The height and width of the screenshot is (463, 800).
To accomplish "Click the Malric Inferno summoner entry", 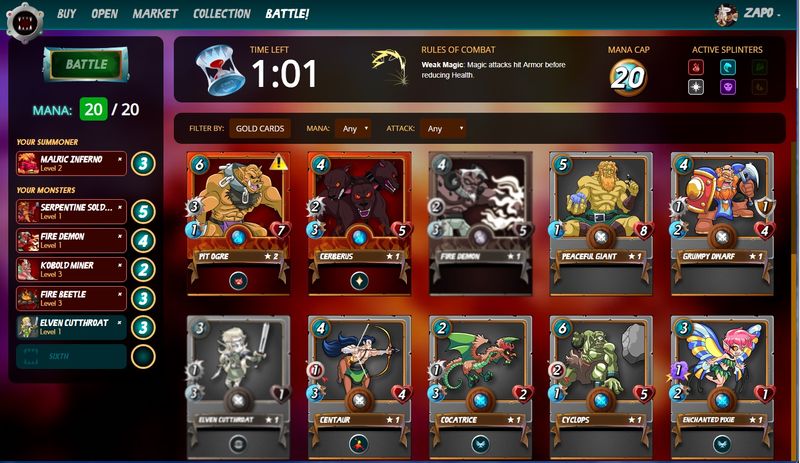I will (x=70, y=163).
